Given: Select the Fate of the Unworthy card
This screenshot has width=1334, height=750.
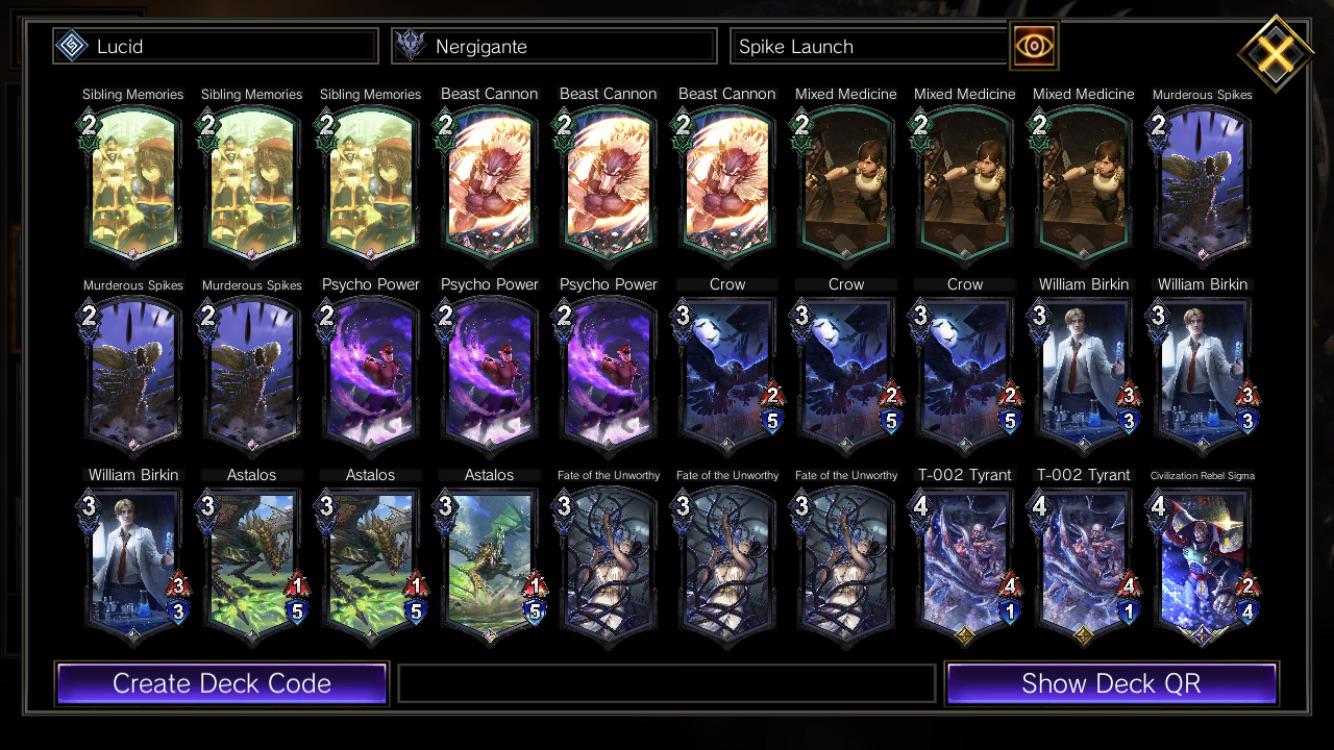Looking at the screenshot, I should click(x=608, y=558).
